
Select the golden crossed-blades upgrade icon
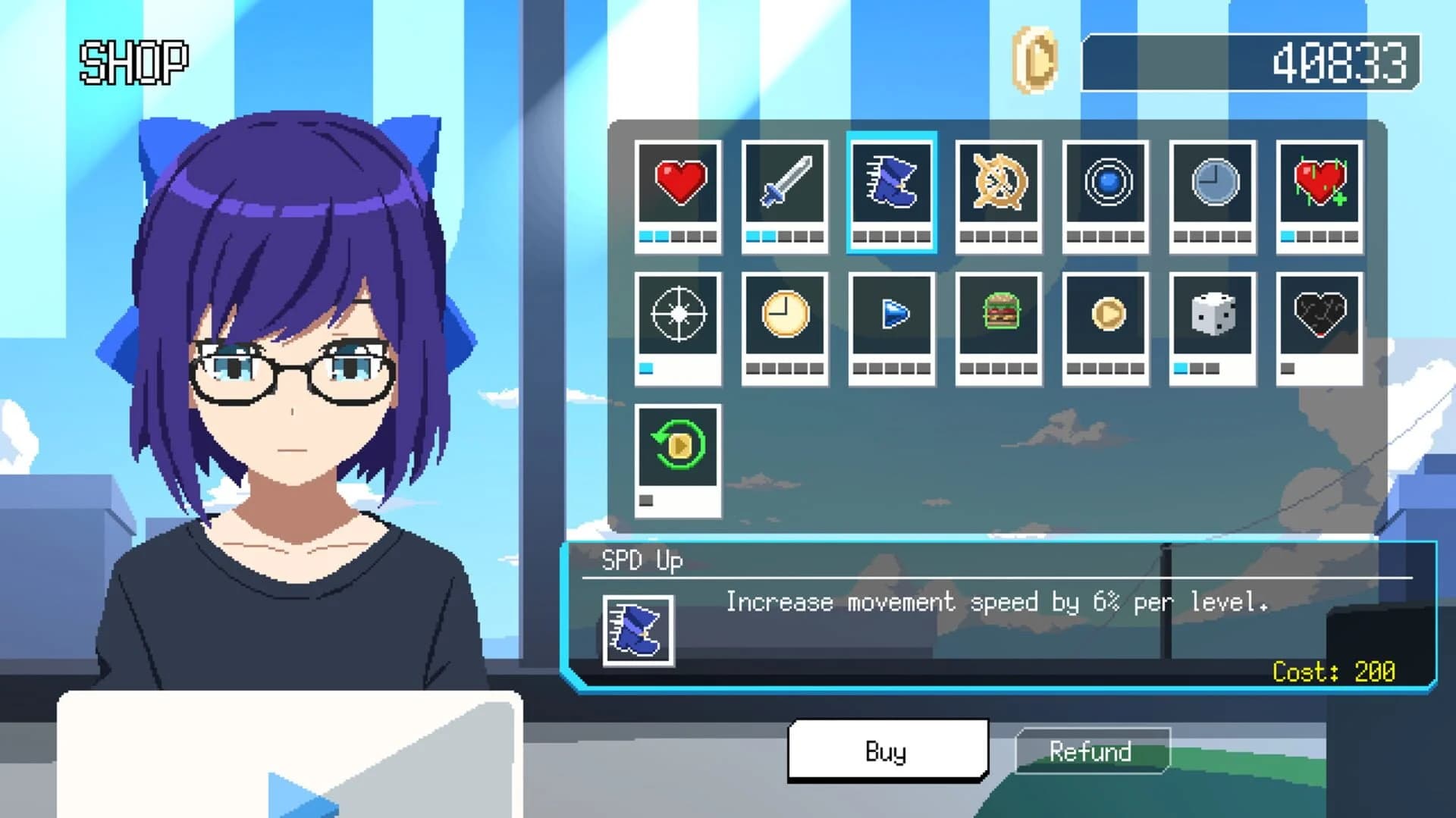point(998,186)
